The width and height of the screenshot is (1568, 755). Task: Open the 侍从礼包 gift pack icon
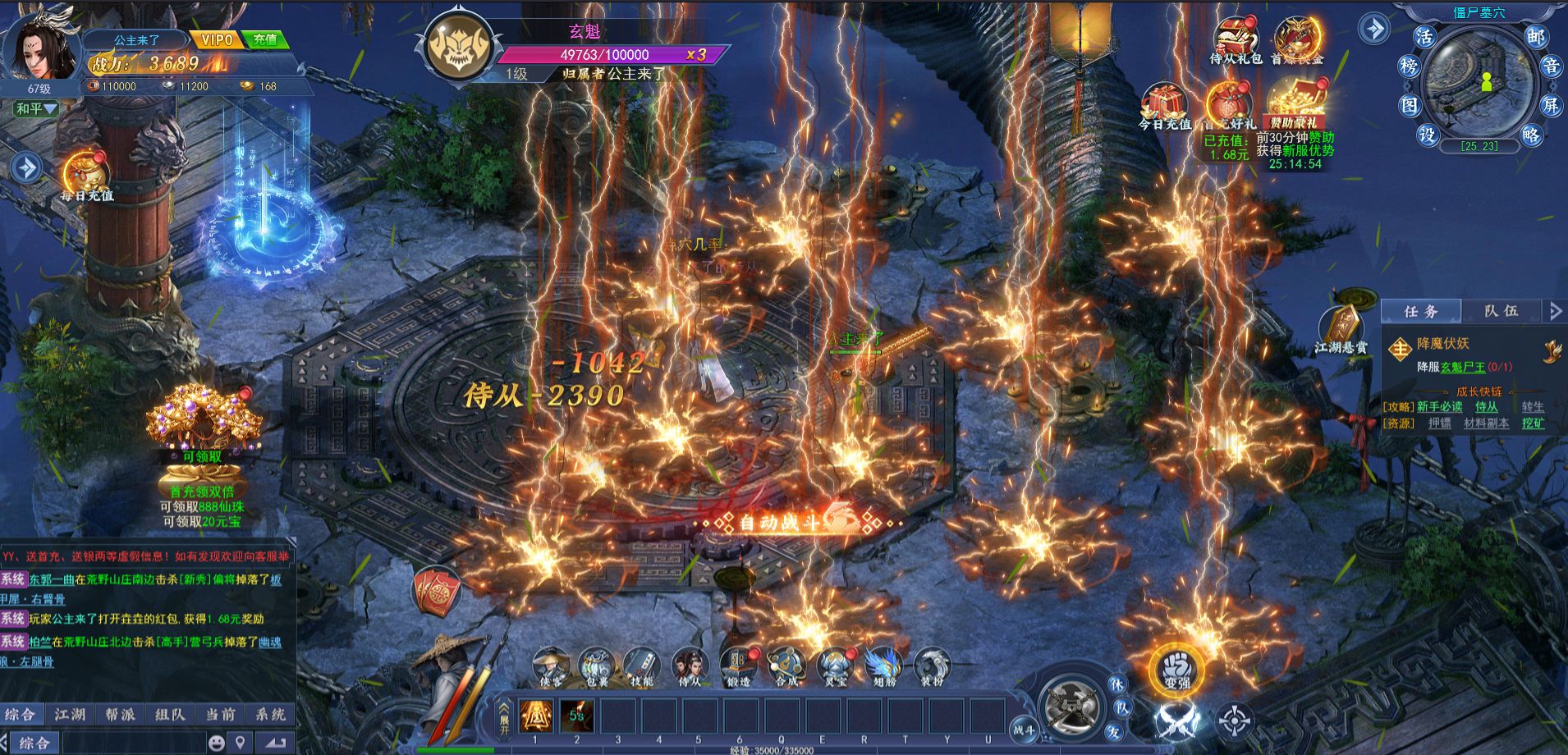coord(1236,41)
